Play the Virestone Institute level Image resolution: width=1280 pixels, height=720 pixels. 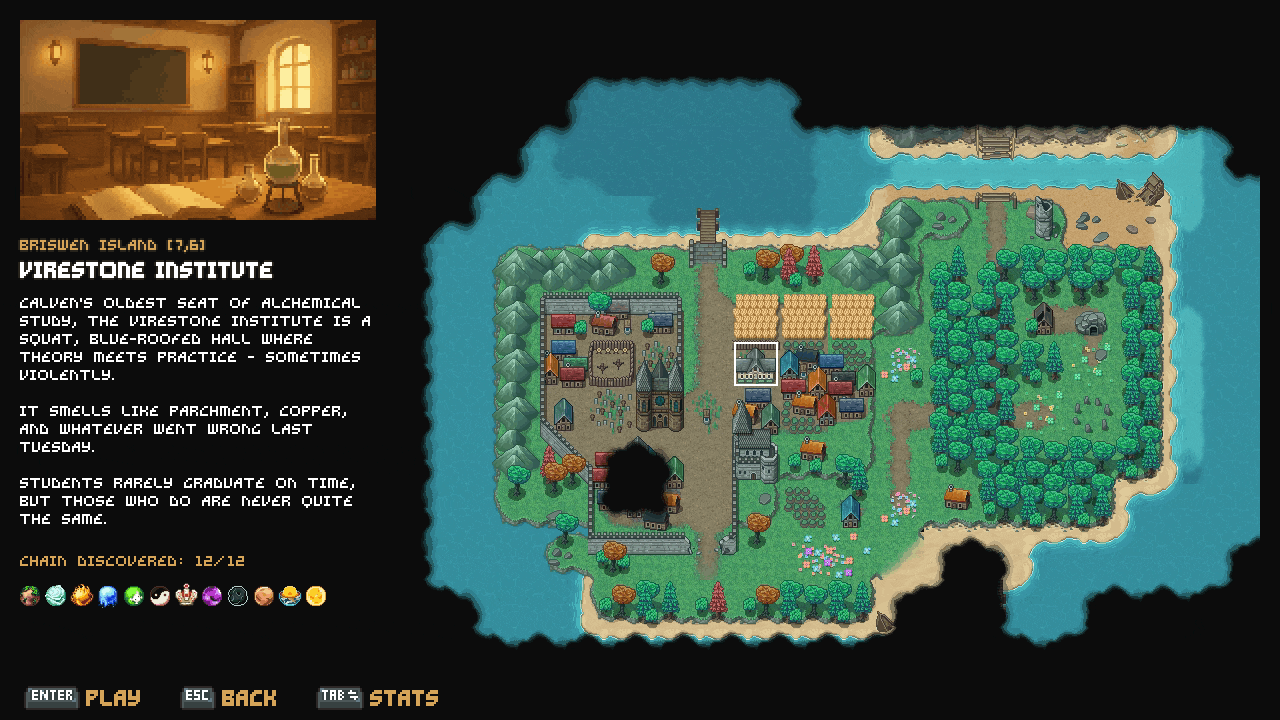coord(85,697)
